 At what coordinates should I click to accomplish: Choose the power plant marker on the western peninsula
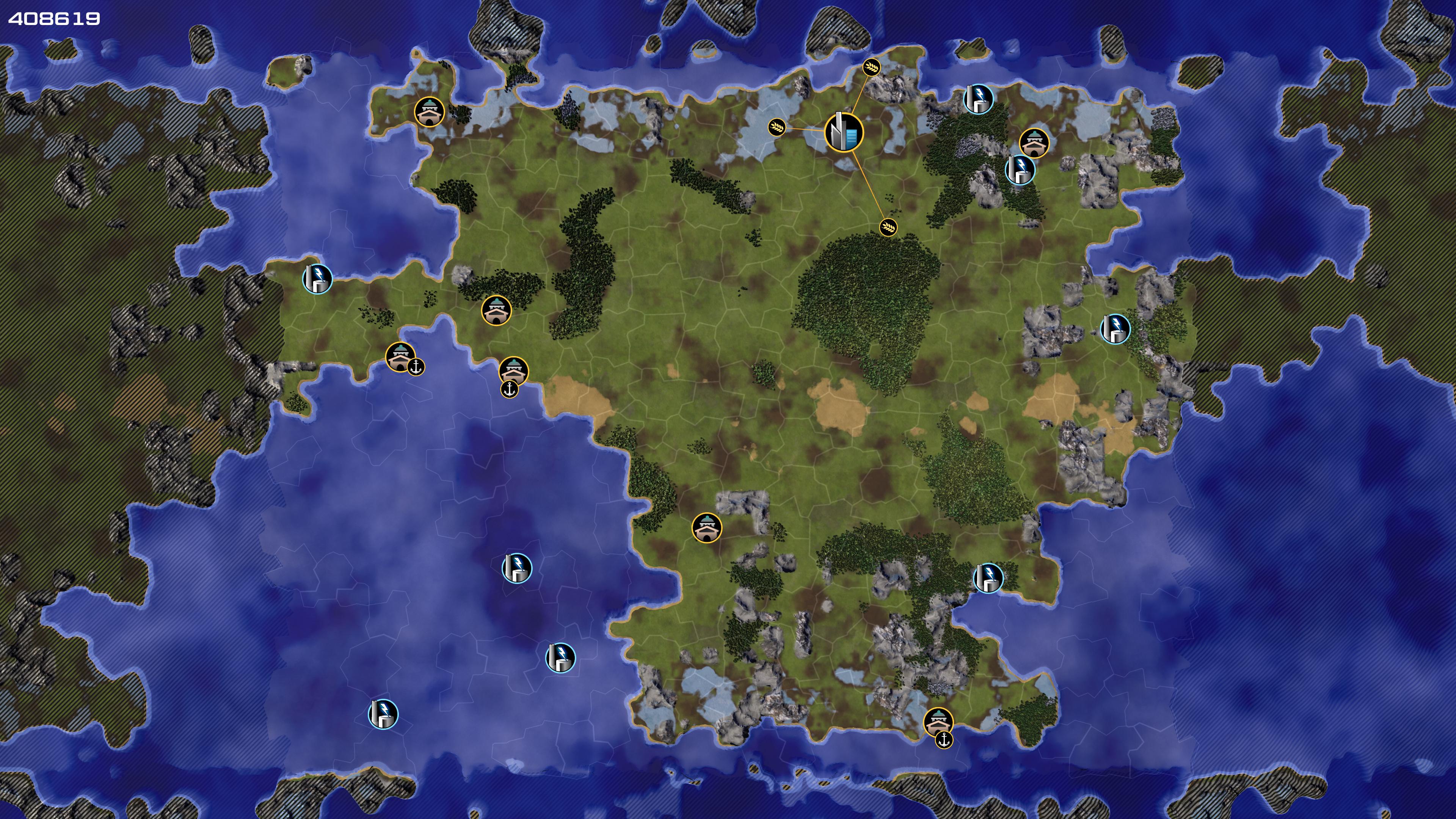[317, 279]
